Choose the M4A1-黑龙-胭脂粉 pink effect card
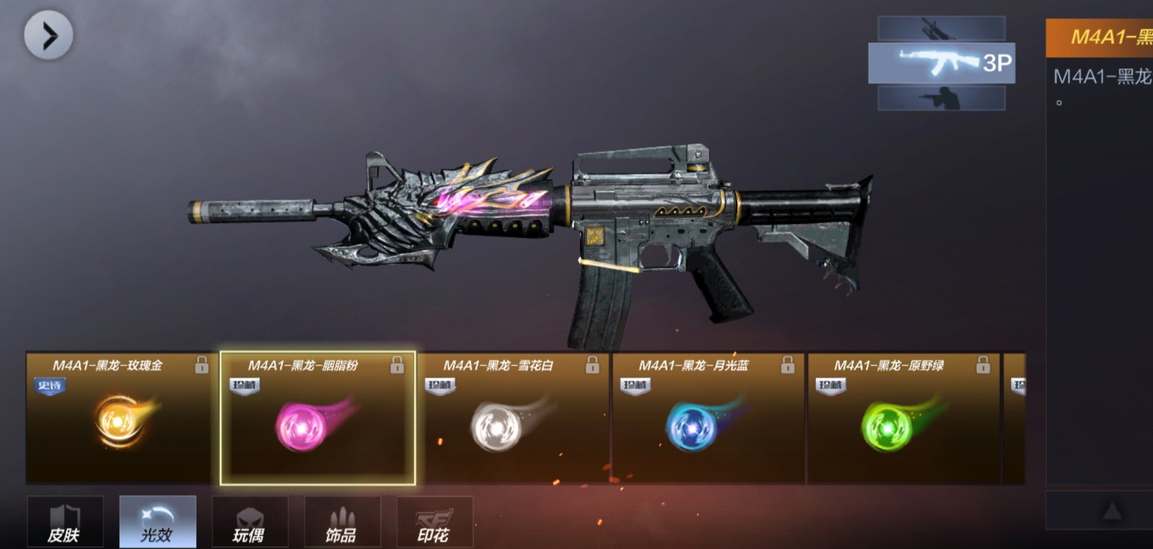This screenshot has width=1153, height=549. [316, 418]
